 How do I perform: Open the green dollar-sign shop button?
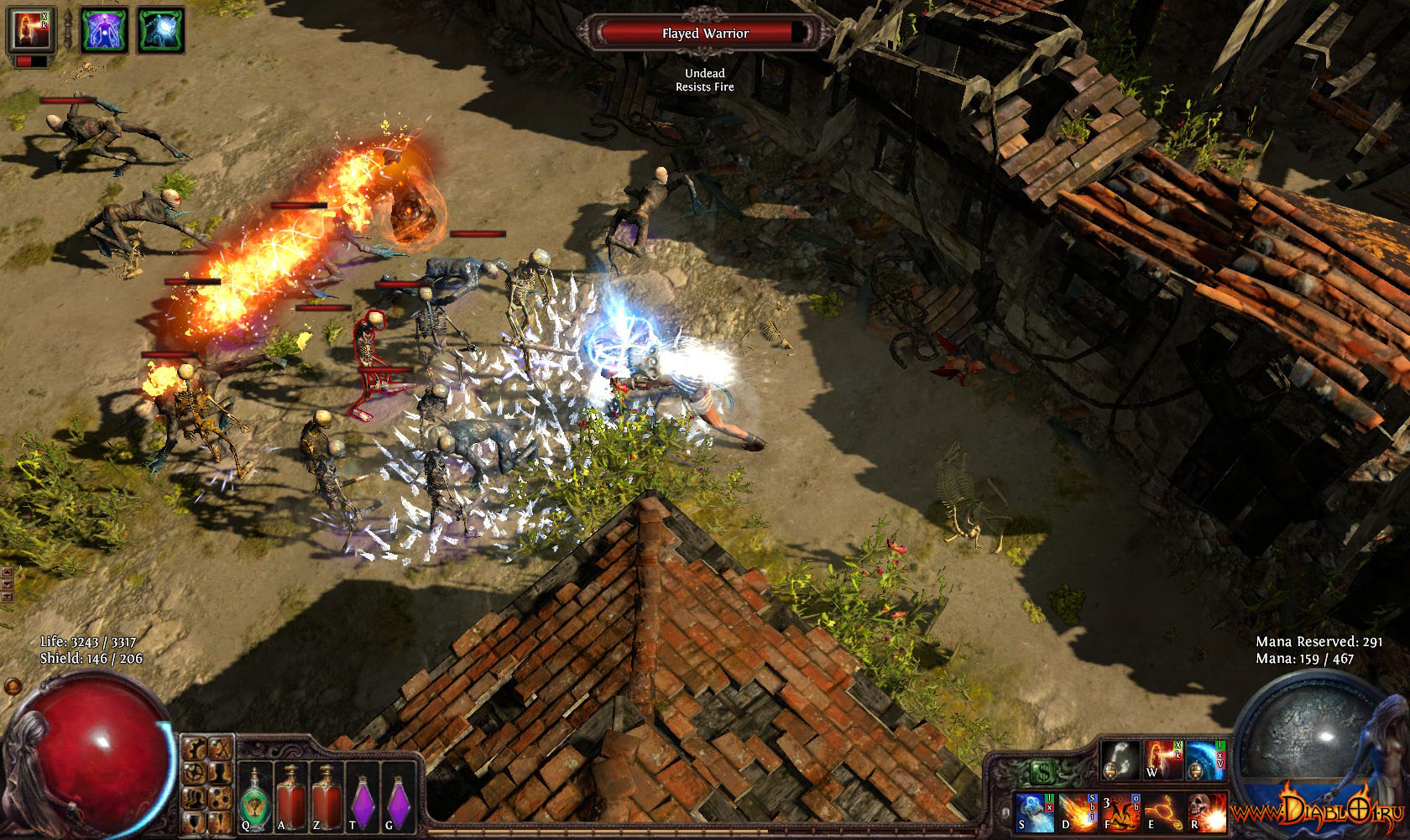click(x=1042, y=770)
